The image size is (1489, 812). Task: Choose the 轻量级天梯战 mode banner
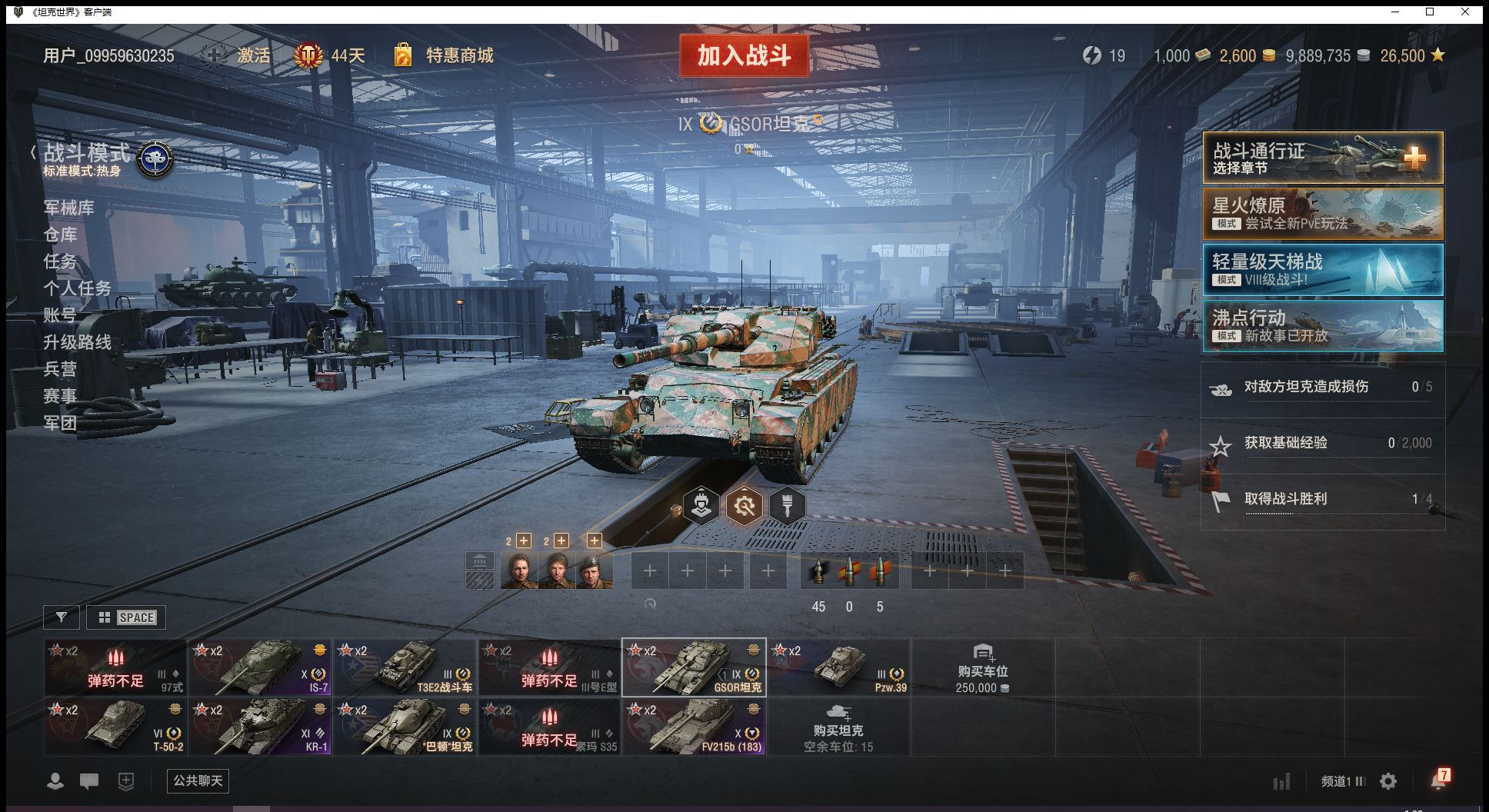[1322, 270]
